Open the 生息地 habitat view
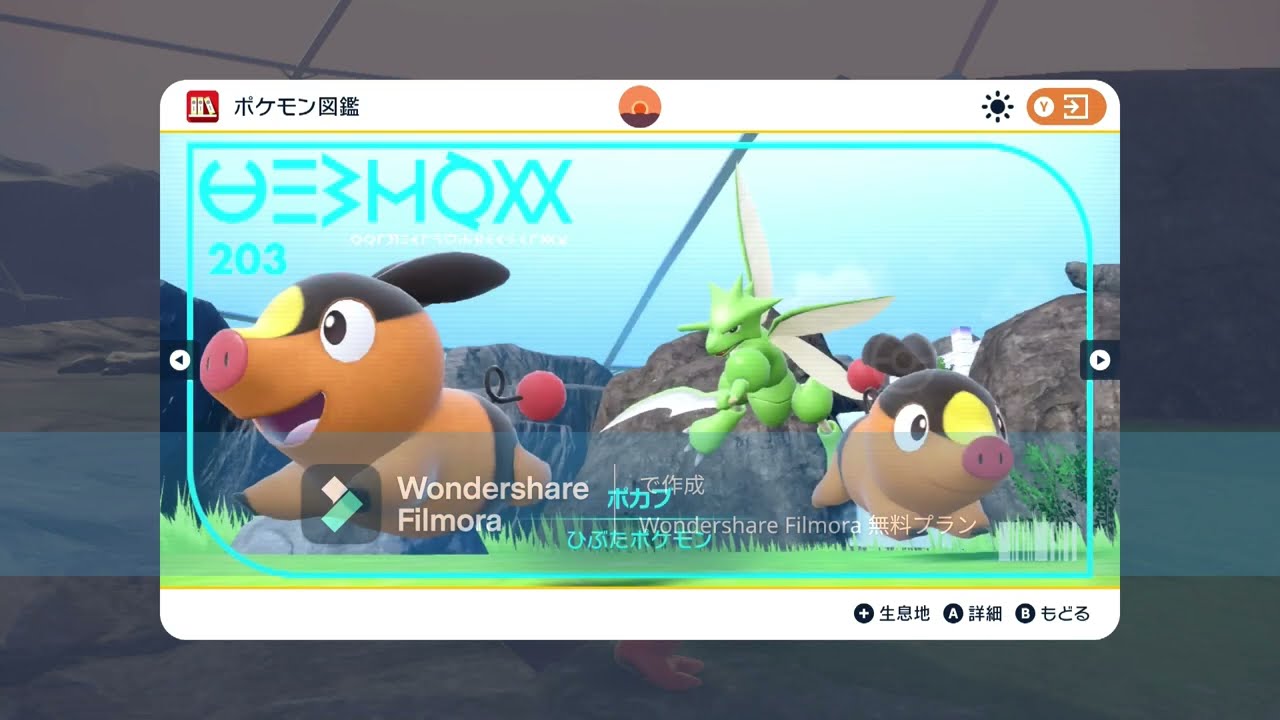 pos(903,613)
